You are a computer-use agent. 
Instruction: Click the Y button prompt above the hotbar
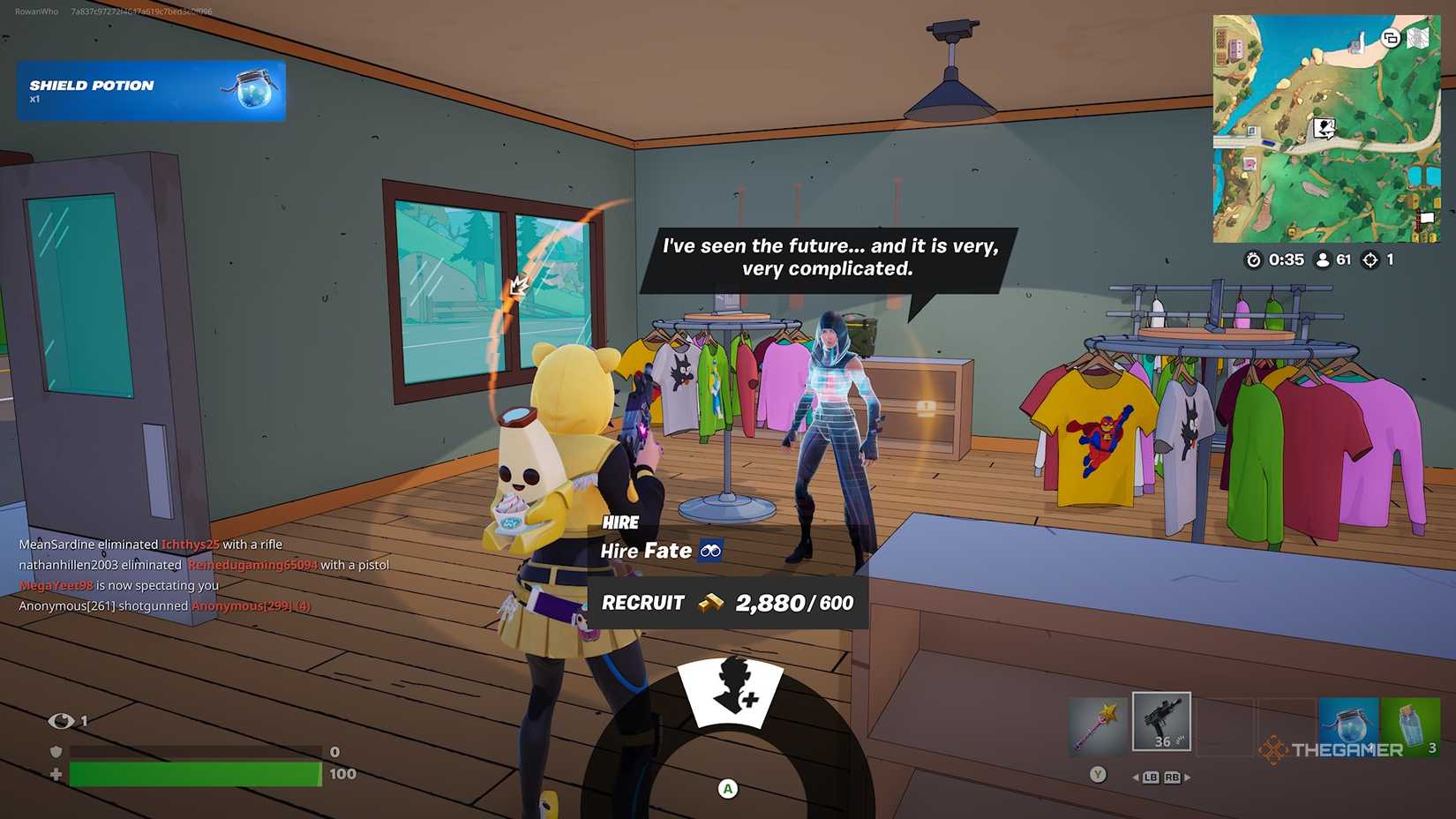pyautogui.click(x=1099, y=775)
